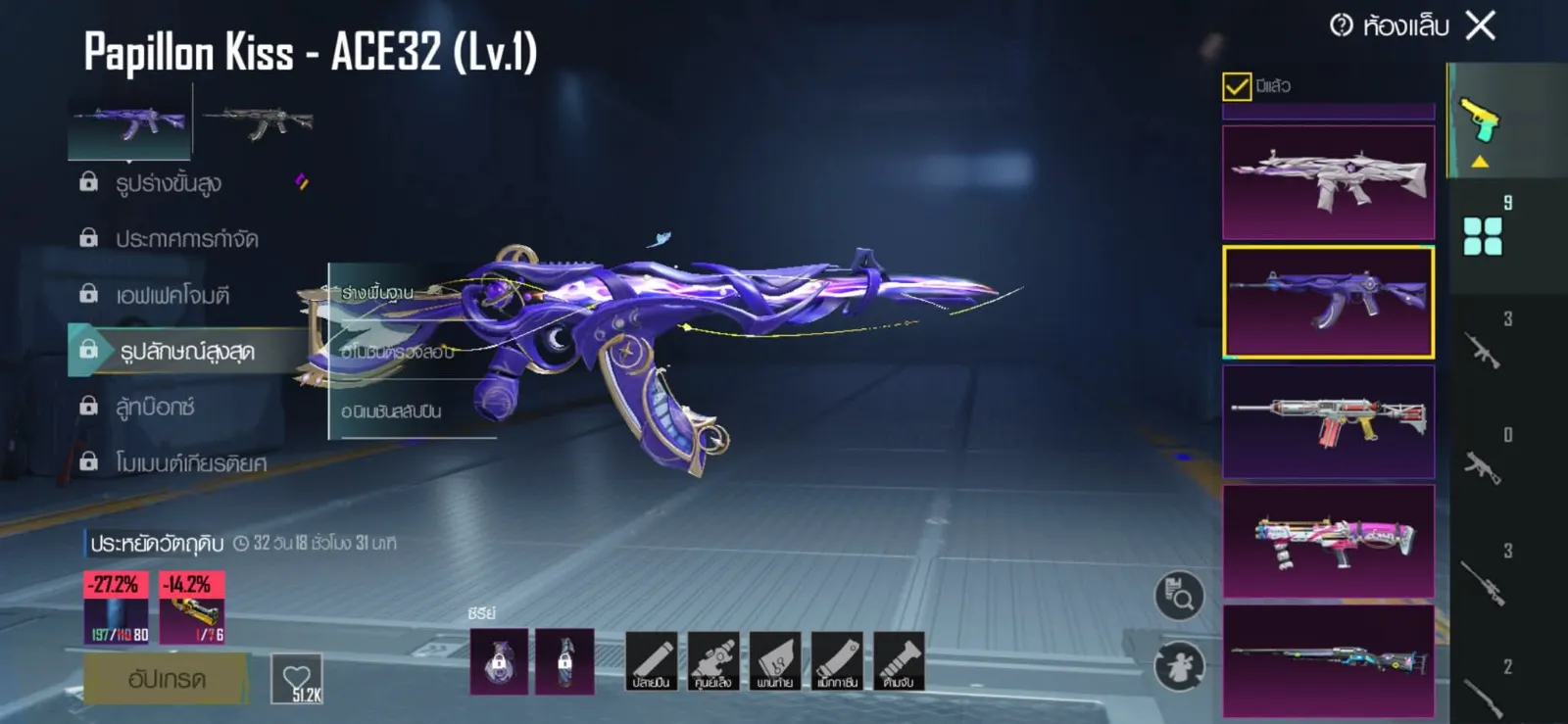
Task: Open the lab help question mark
Action: (x=1341, y=25)
